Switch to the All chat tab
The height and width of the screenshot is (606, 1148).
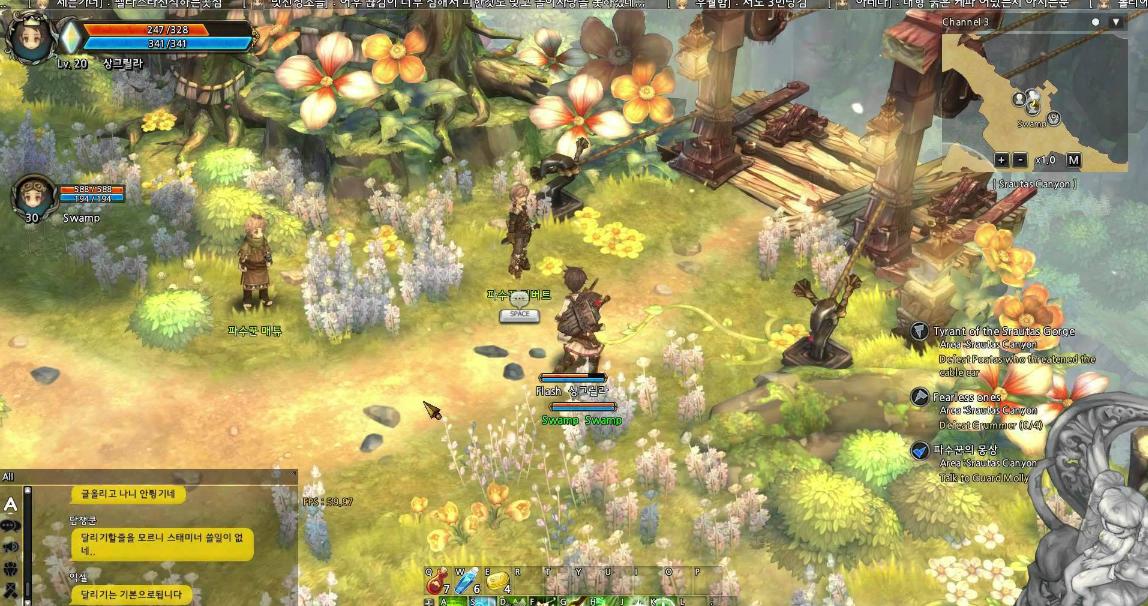(x=8, y=476)
